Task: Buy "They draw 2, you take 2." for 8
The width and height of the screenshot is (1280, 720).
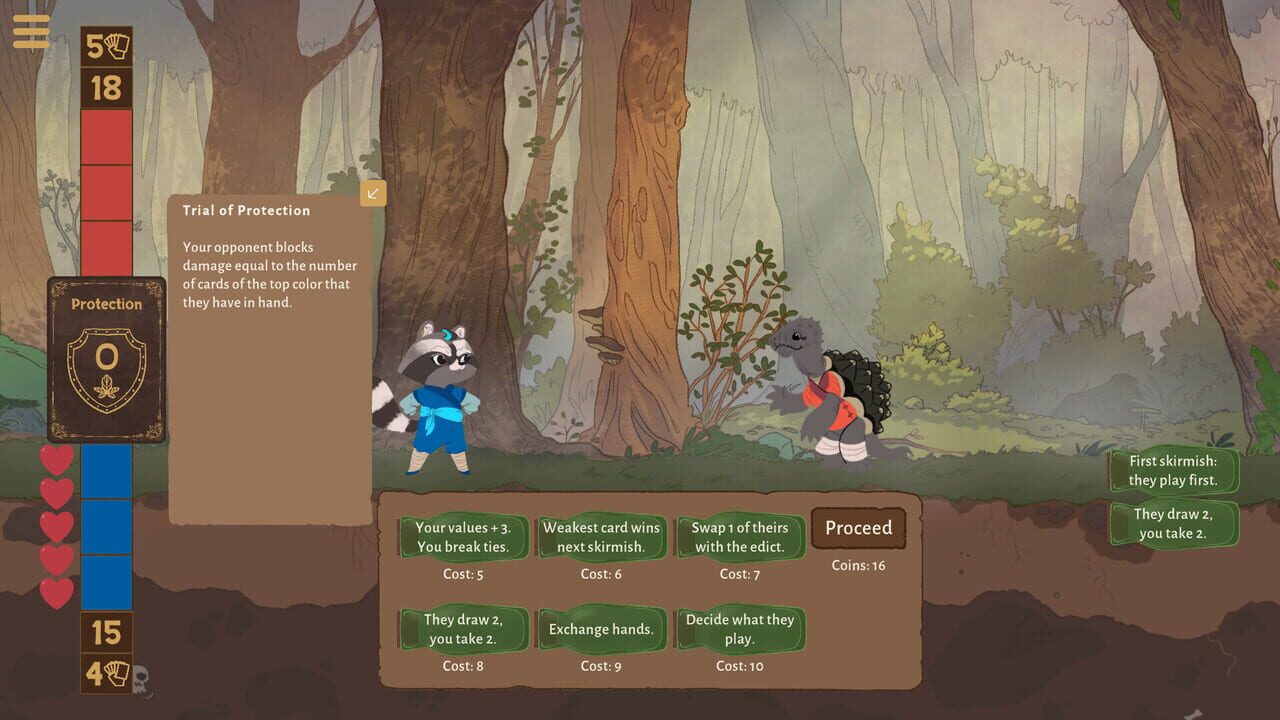Action: (463, 628)
